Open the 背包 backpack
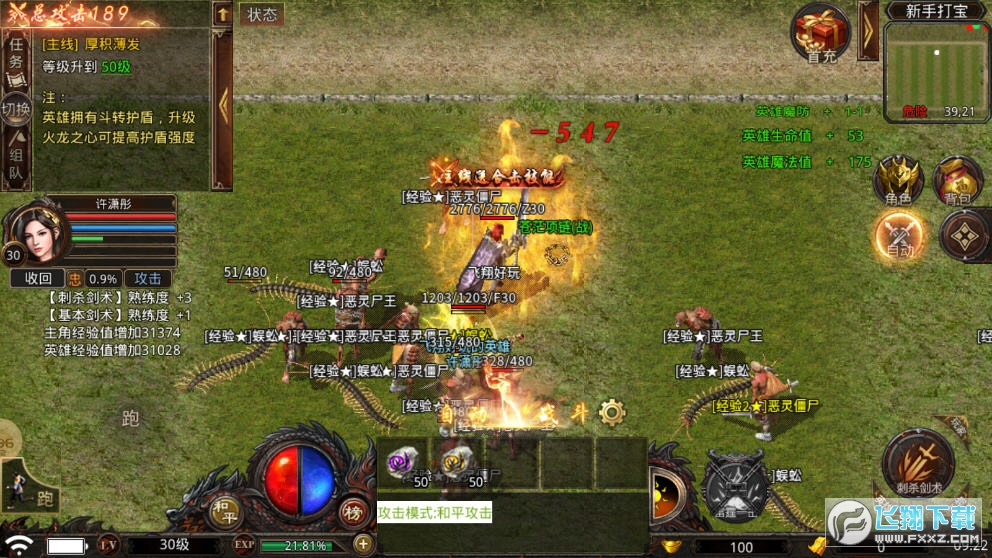 coord(957,180)
